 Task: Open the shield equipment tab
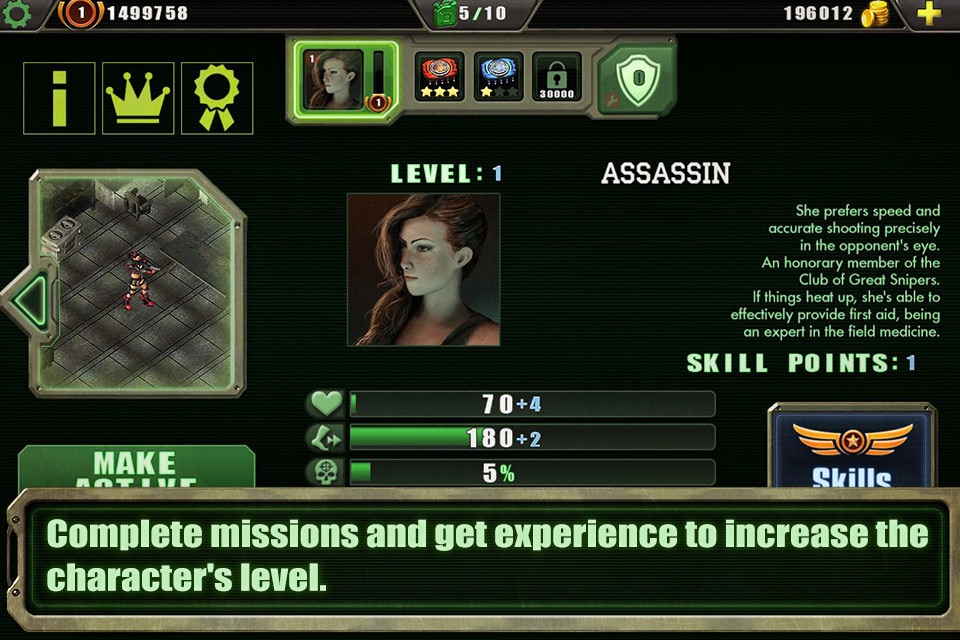[x=636, y=80]
